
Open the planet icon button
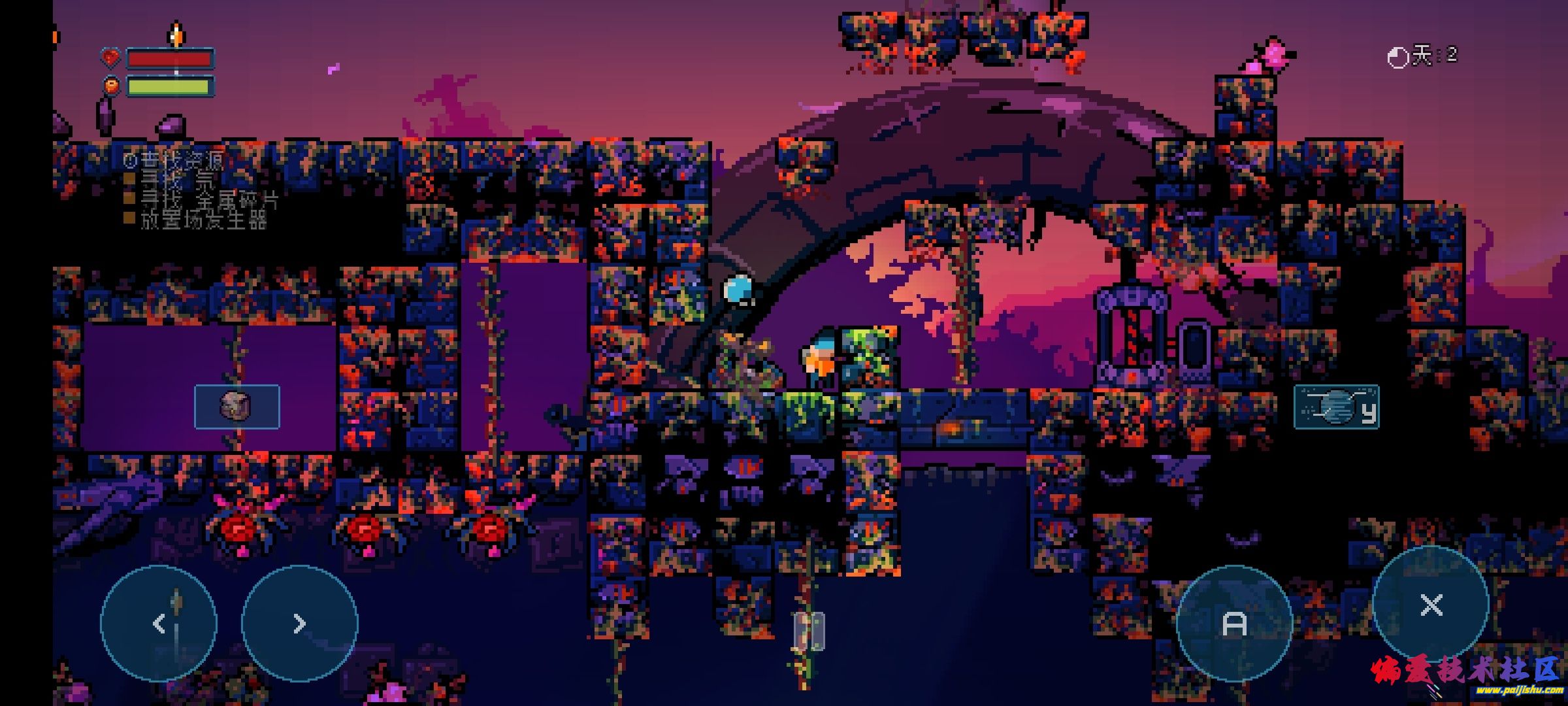coord(1336,407)
